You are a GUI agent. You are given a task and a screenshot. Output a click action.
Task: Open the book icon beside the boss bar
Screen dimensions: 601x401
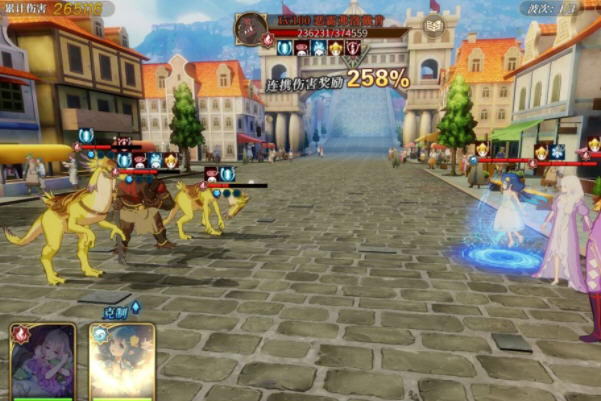tap(433, 26)
